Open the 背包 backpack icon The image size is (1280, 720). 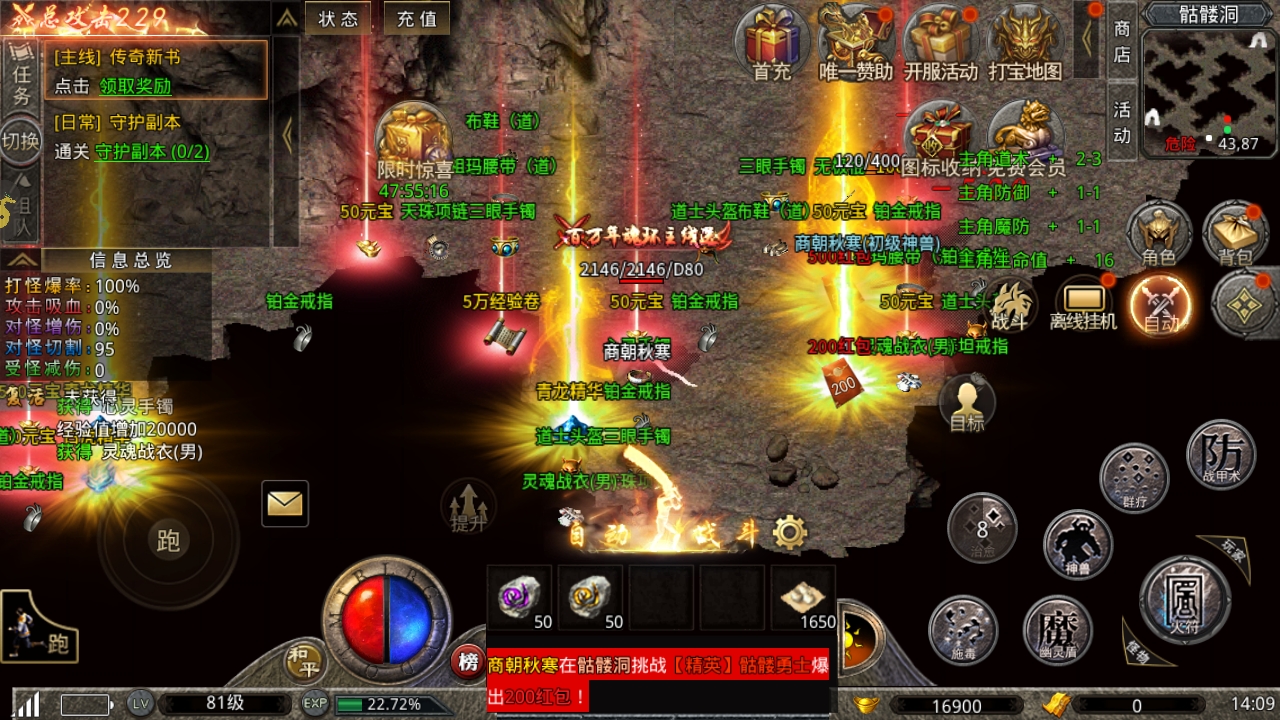pyautogui.click(x=1237, y=231)
